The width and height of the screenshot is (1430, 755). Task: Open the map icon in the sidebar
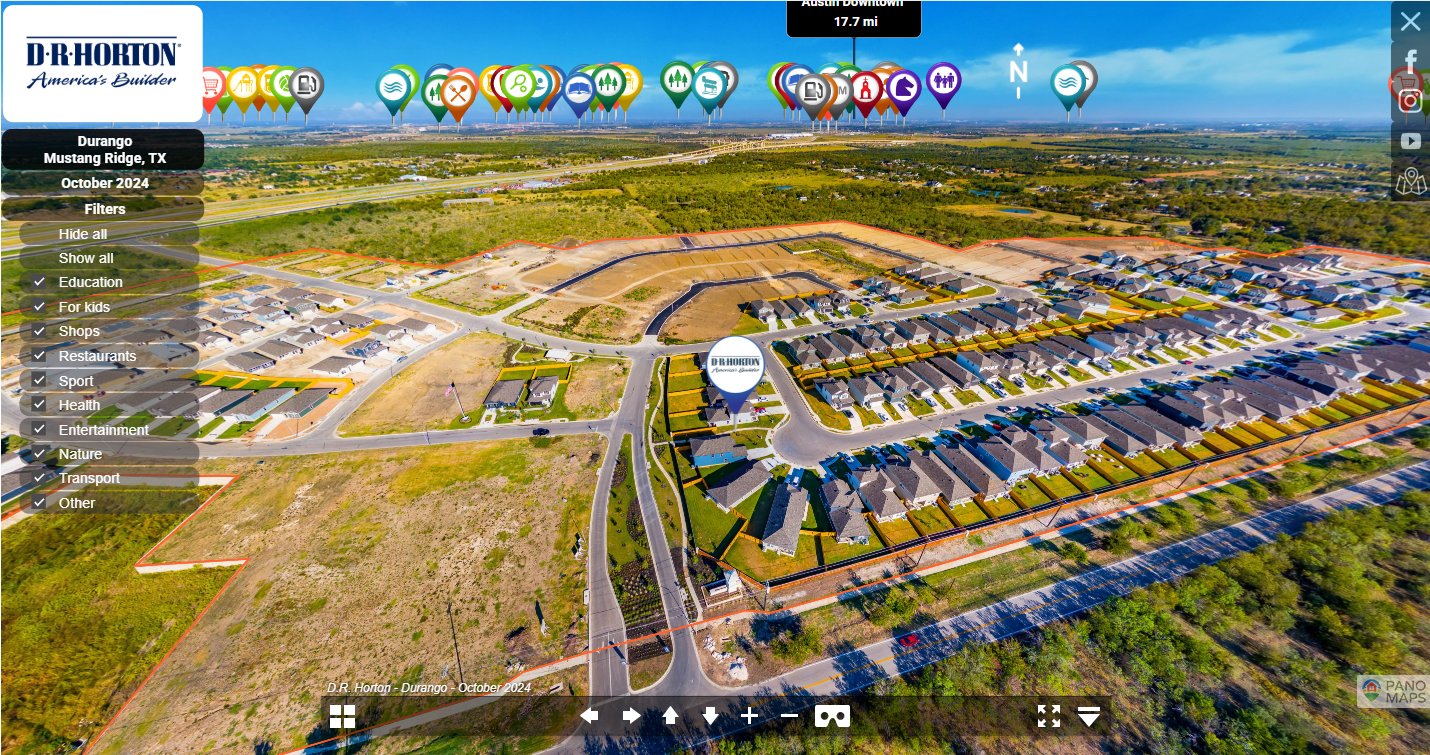coord(1410,182)
